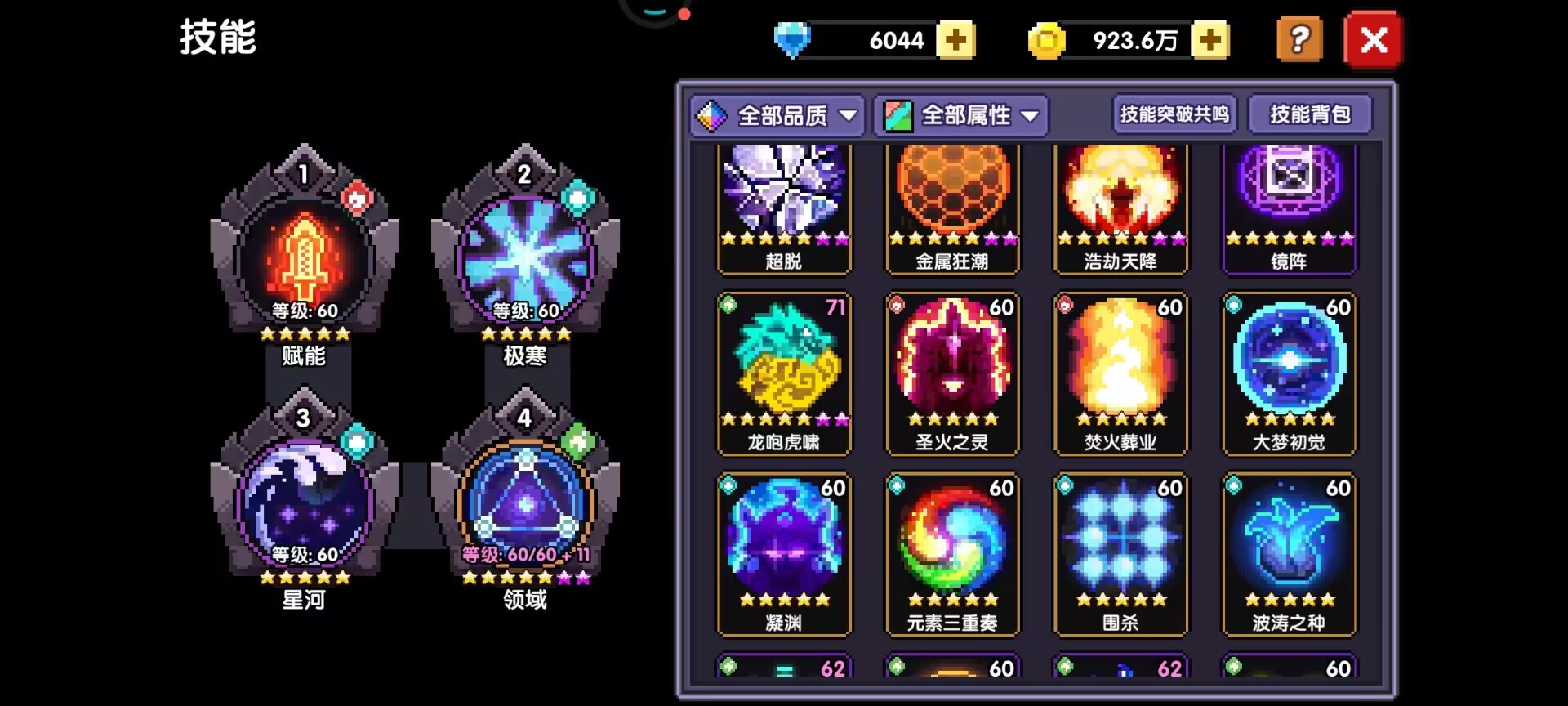The width and height of the screenshot is (1568, 706).
Task: Open the 技能背包 skill bag
Action: coord(1310,114)
